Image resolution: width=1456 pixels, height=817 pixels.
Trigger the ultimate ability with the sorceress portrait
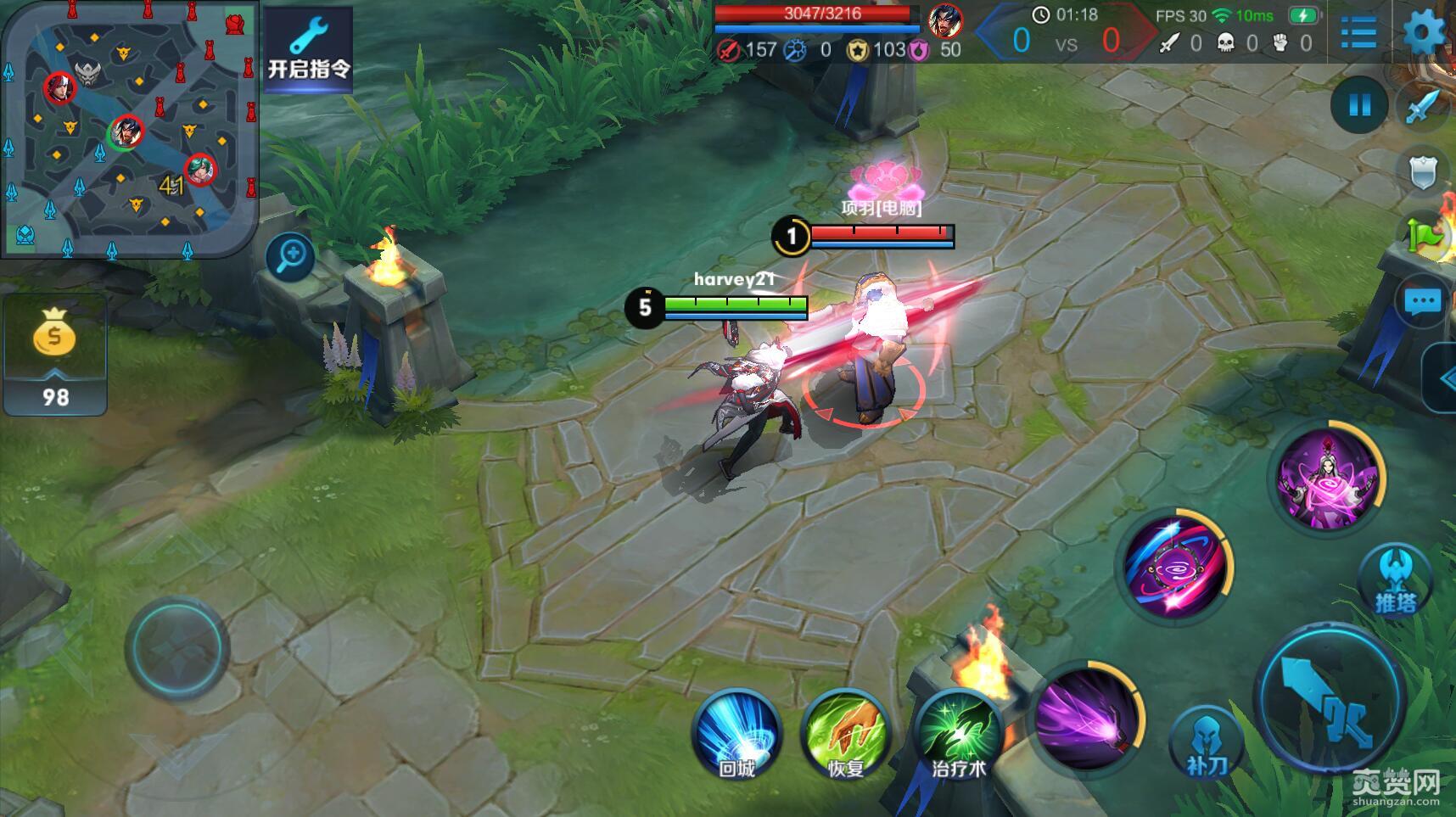coord(1329,478)
